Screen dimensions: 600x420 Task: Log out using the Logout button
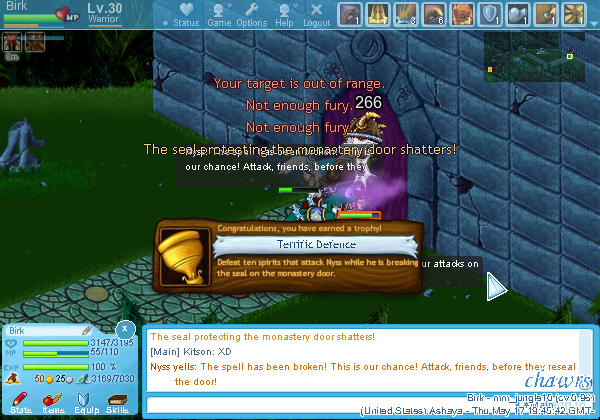tap(316, 15)
